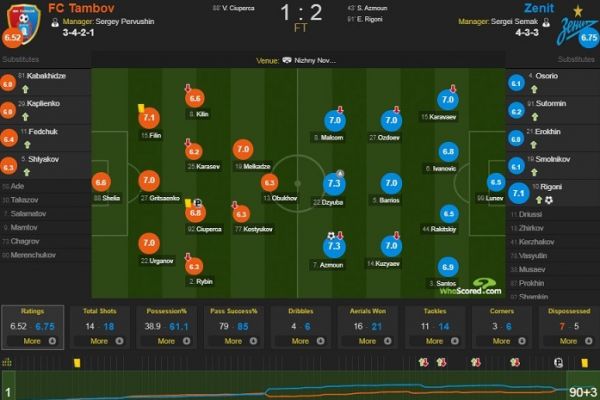Select Filin's player marker
Screen dimensions: 600x400
[x=149, y=119]
